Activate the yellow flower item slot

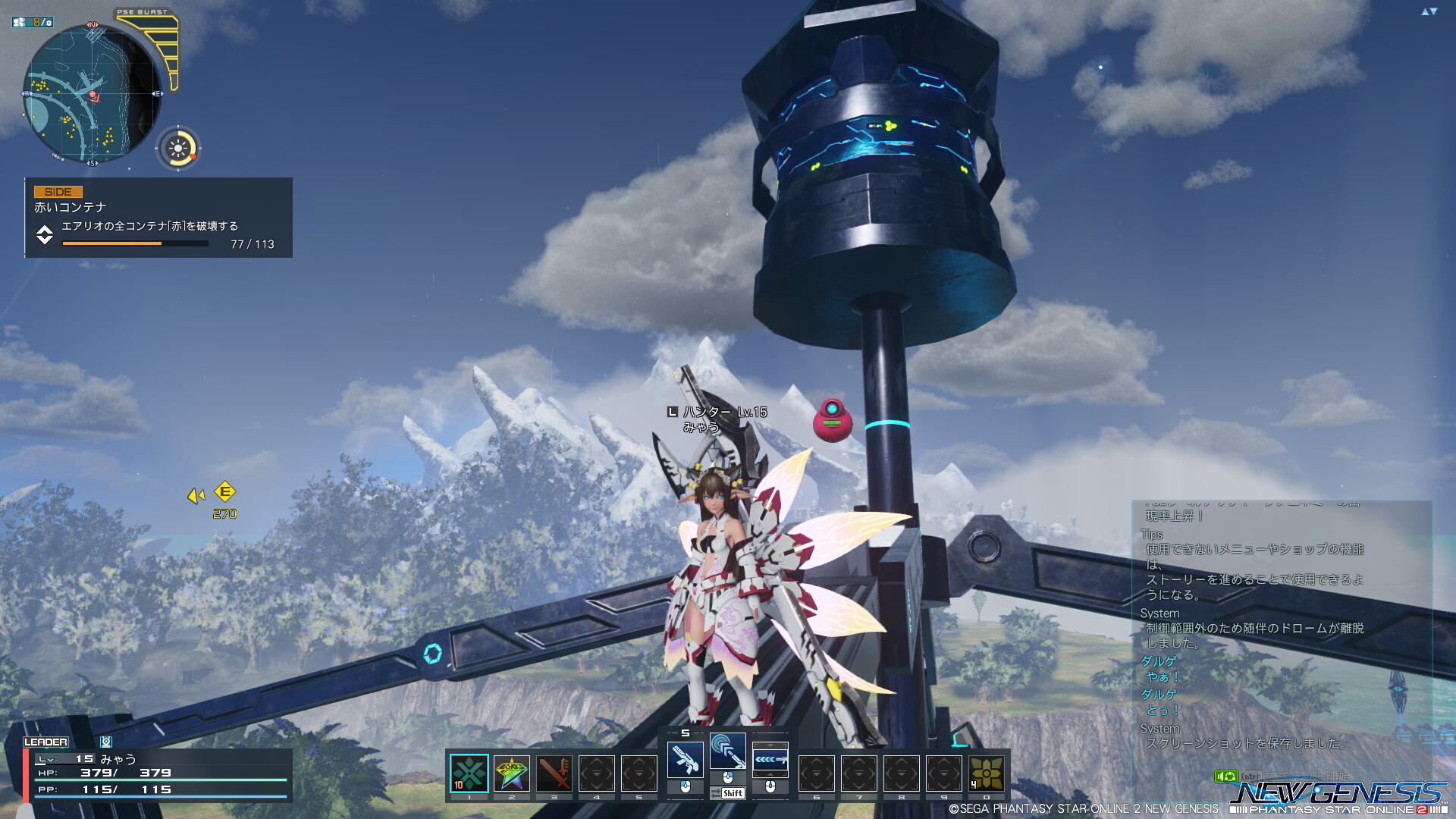point(986,773)
